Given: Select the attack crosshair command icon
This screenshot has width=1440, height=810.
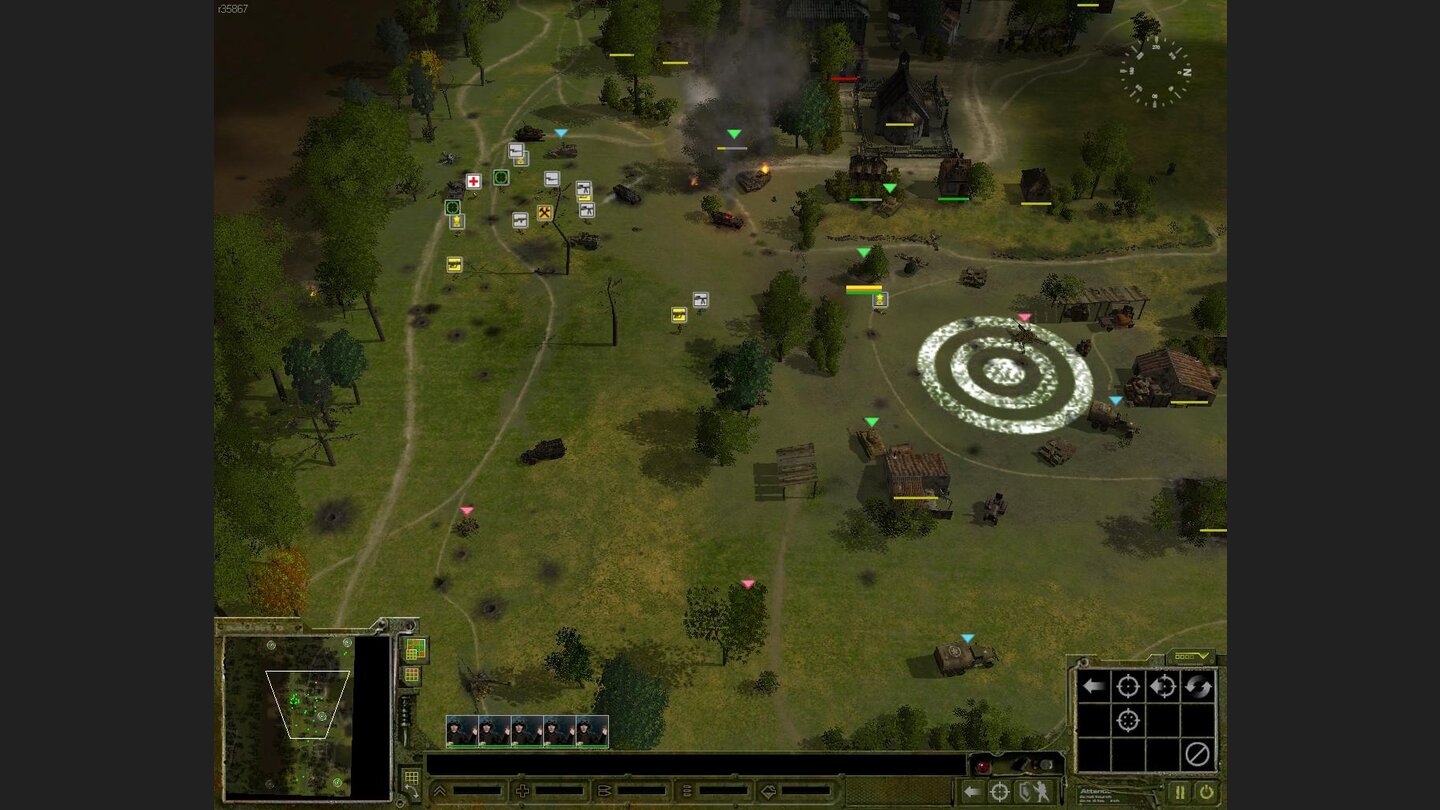Looking at the screenshot, I should [x=1128, y=686].
